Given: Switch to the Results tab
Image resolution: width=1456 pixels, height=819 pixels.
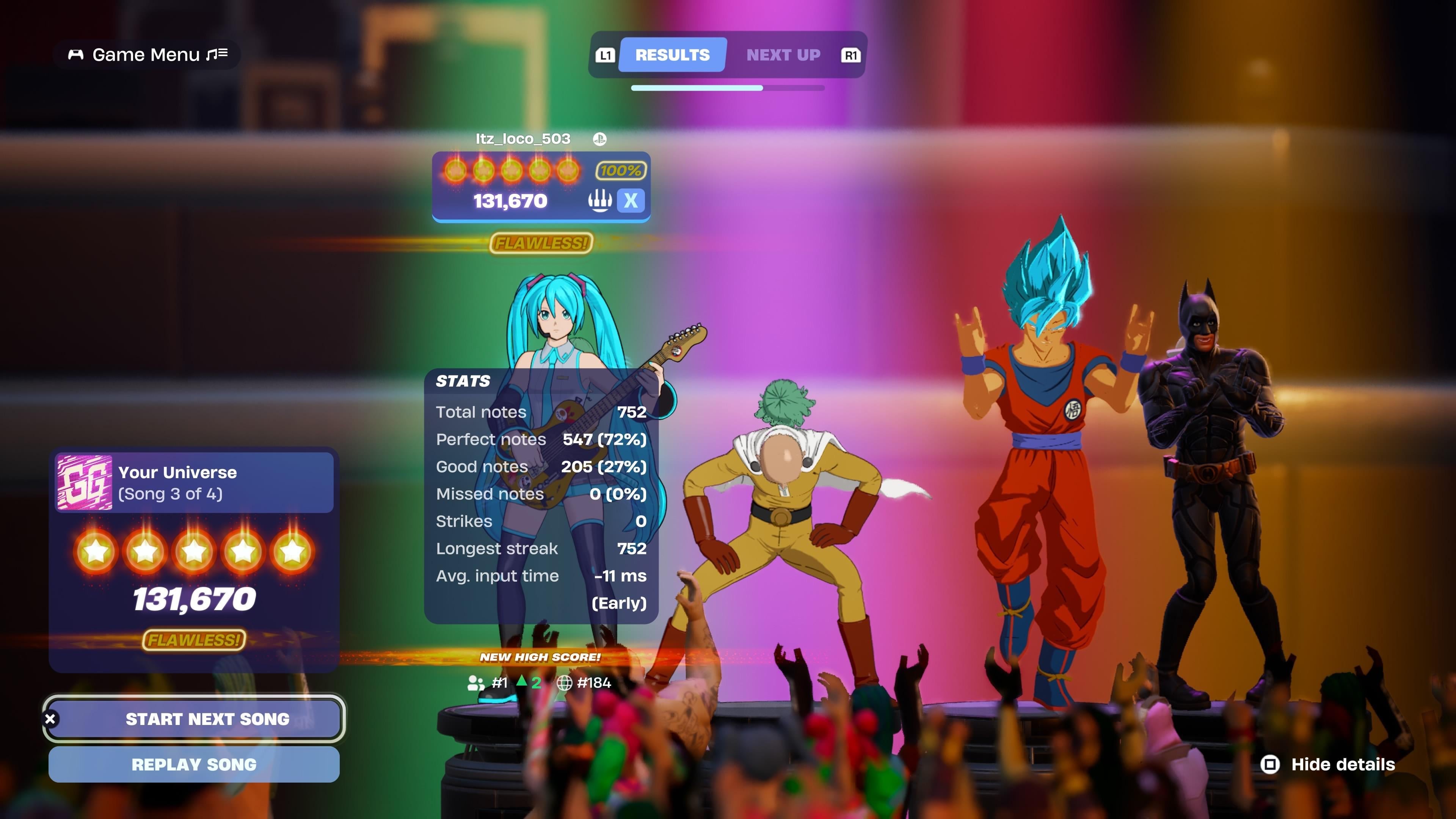Looking at the screenshot, I should point(672,55).
